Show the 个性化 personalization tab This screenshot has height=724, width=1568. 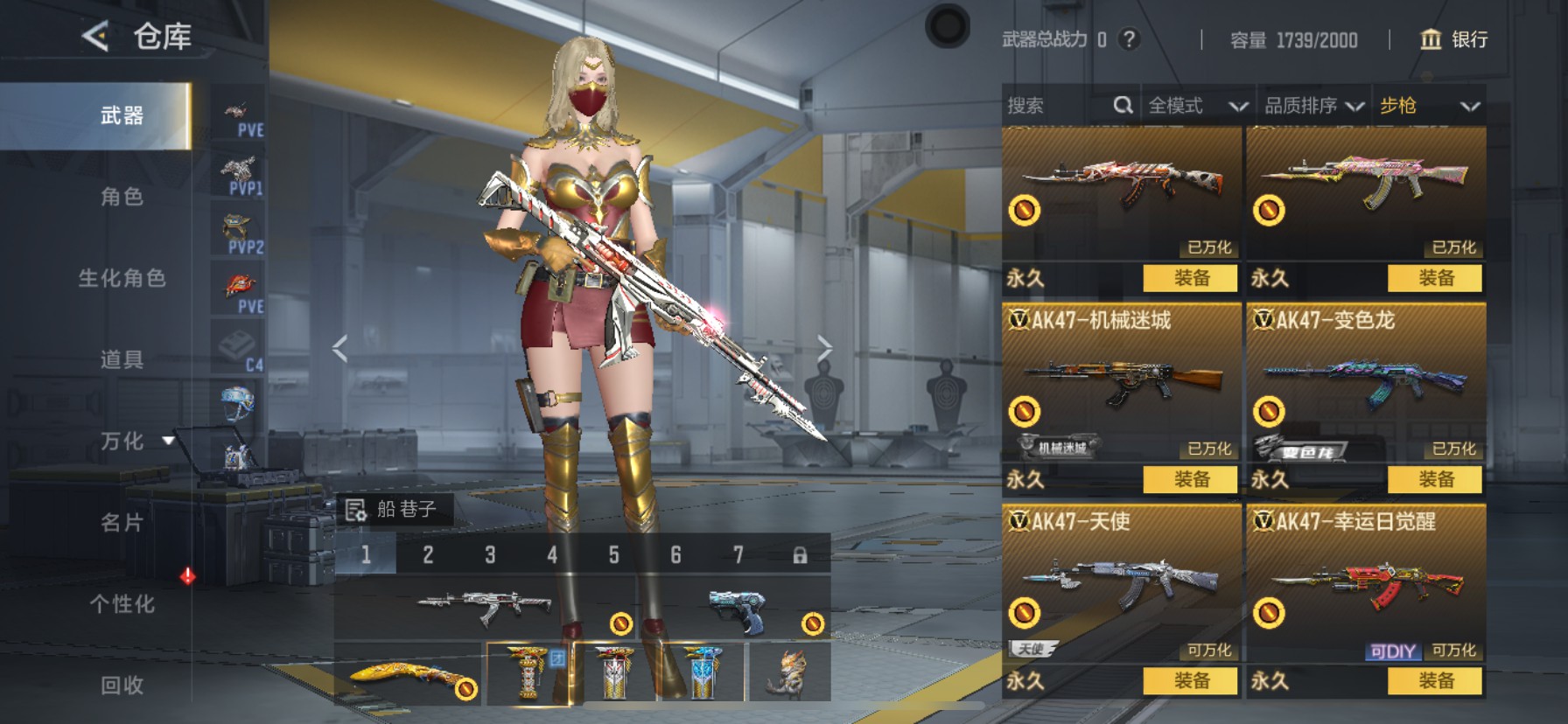click(x=122, y=604)
